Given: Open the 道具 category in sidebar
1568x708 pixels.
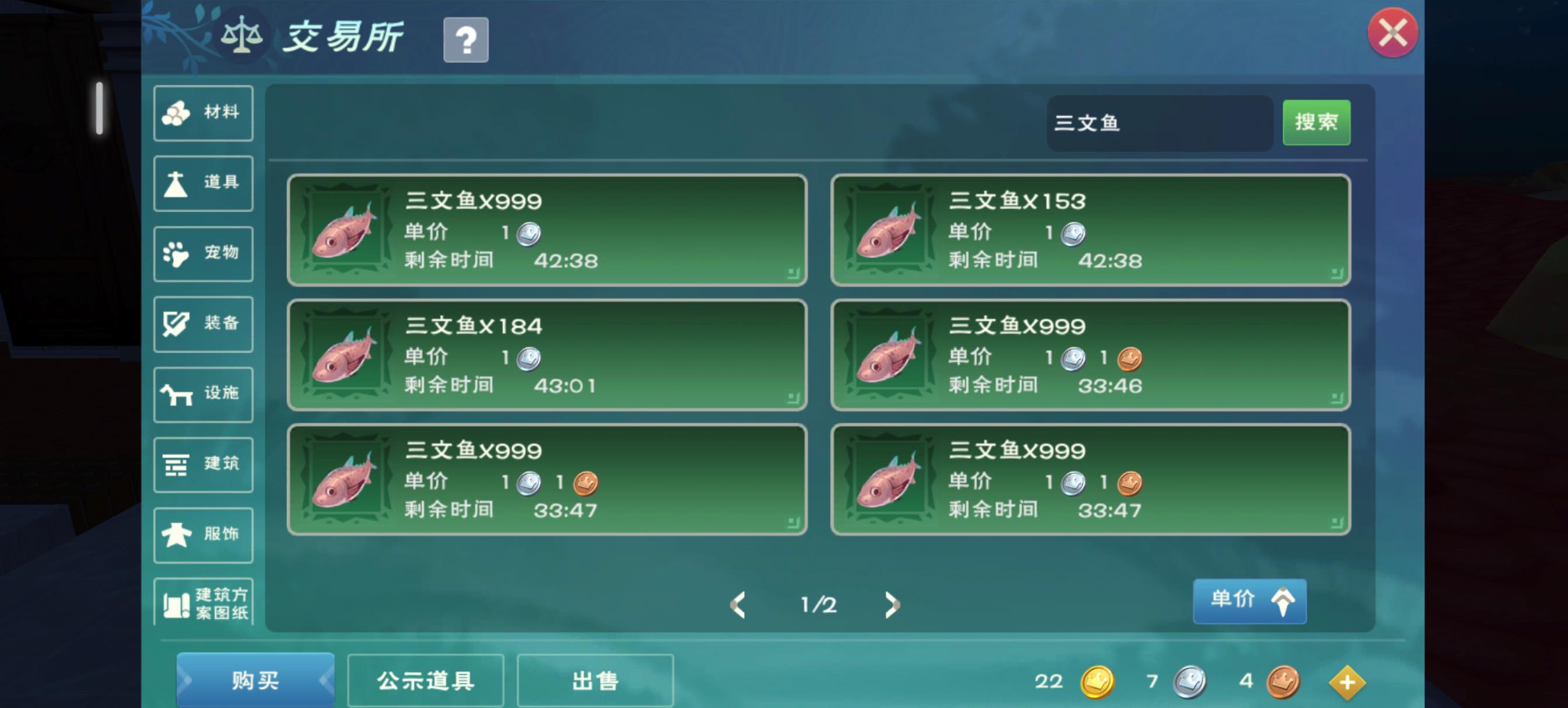Looking at the screenshot, I should click(202, 183).
